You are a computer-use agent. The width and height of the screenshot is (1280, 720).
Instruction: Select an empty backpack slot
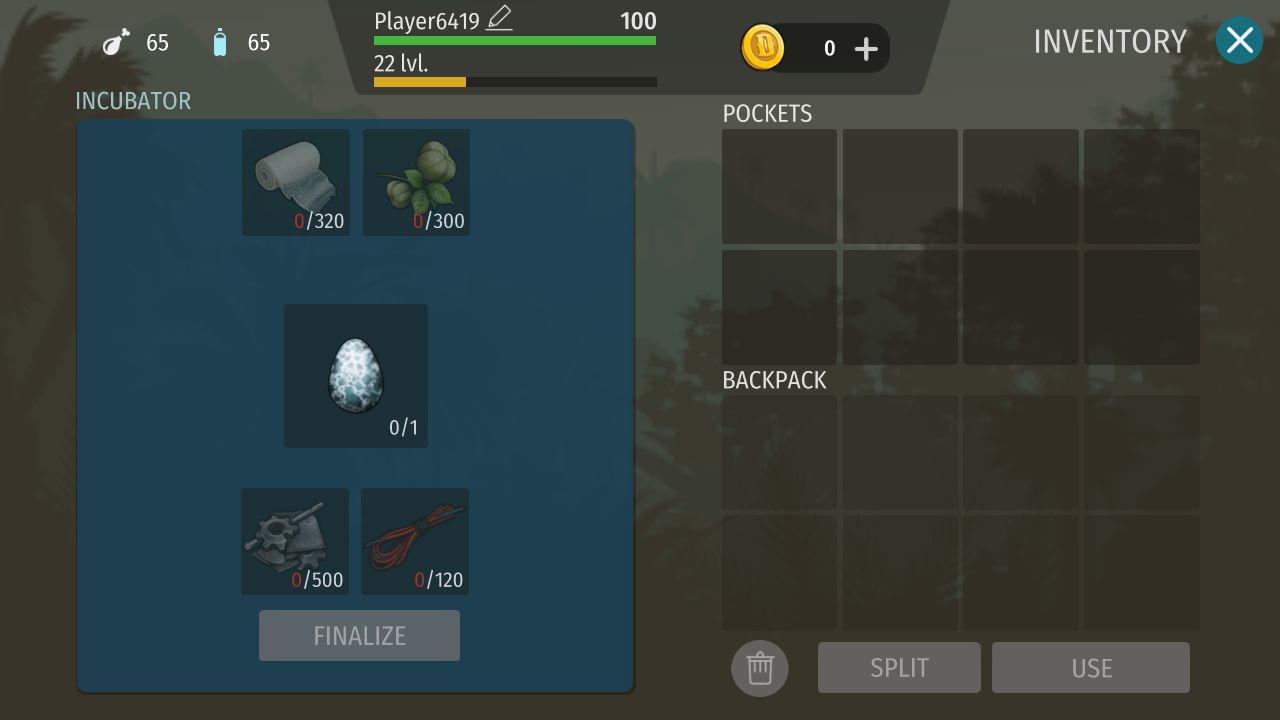[x=779, y=452]
